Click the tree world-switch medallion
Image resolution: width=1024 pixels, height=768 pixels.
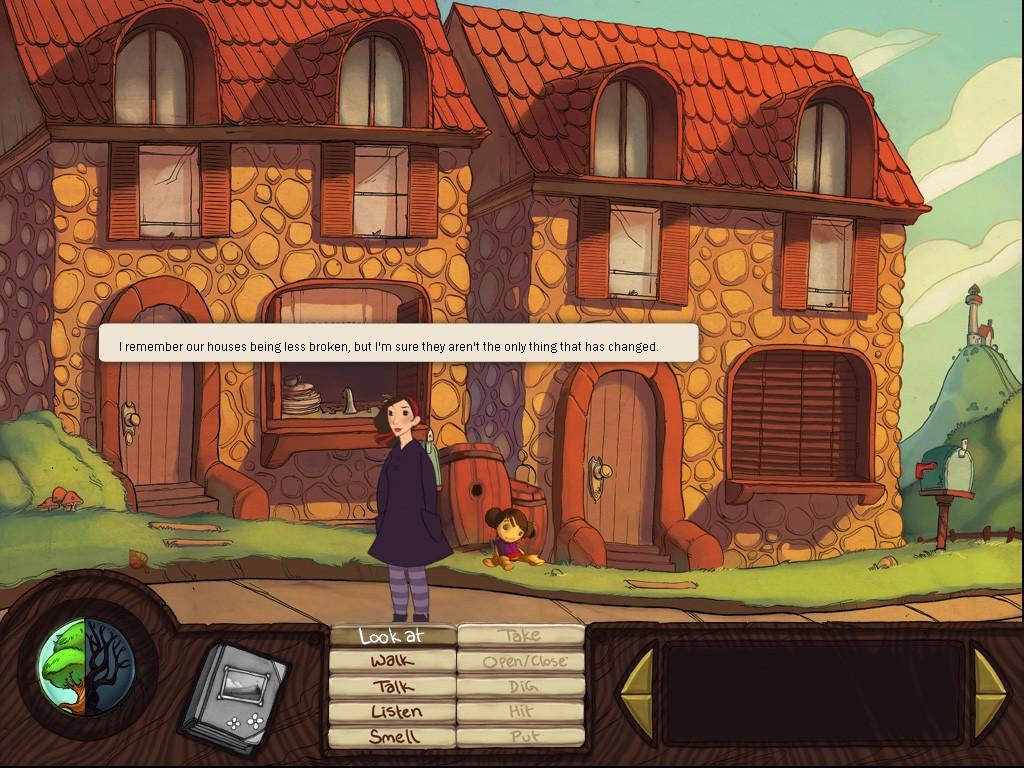[x=86, y=666]
